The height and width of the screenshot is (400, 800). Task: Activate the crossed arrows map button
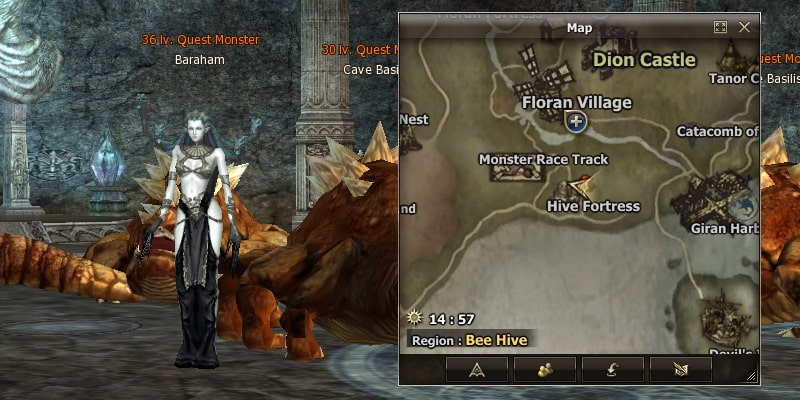point(680,369)
